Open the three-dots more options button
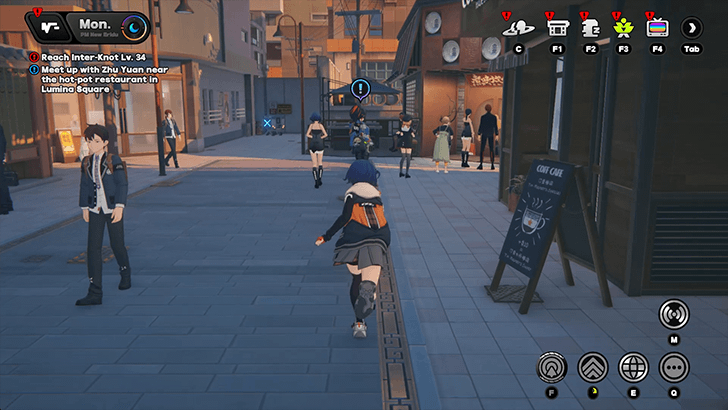The width and height of the screenshot is (728, 410). [x=674, y=367]
